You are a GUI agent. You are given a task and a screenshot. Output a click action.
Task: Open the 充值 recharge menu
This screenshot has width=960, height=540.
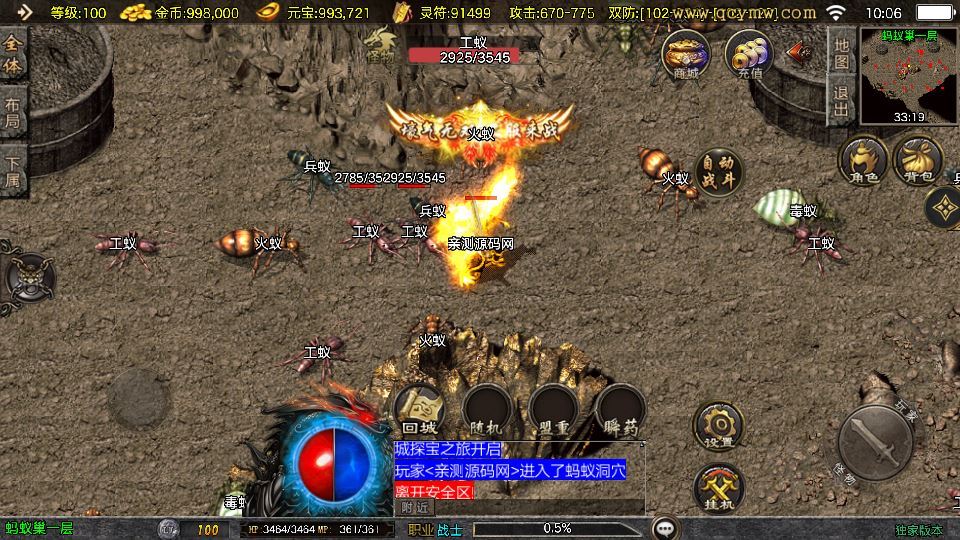[748, 54]
